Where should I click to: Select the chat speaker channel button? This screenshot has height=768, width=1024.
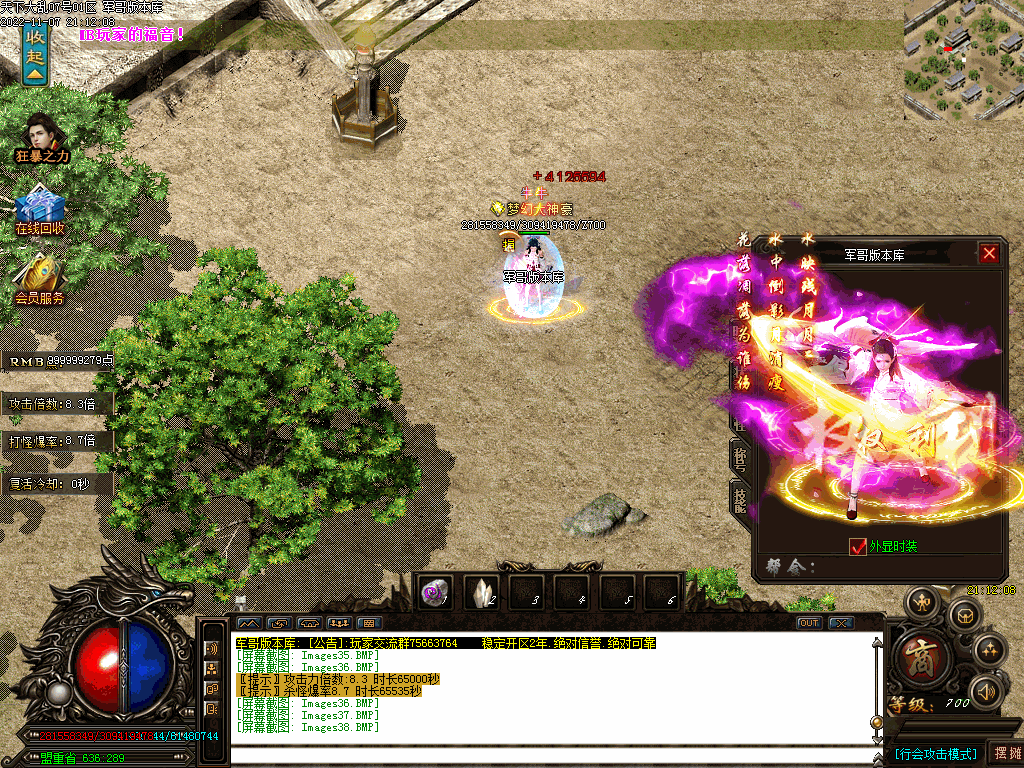coord(212,648)
